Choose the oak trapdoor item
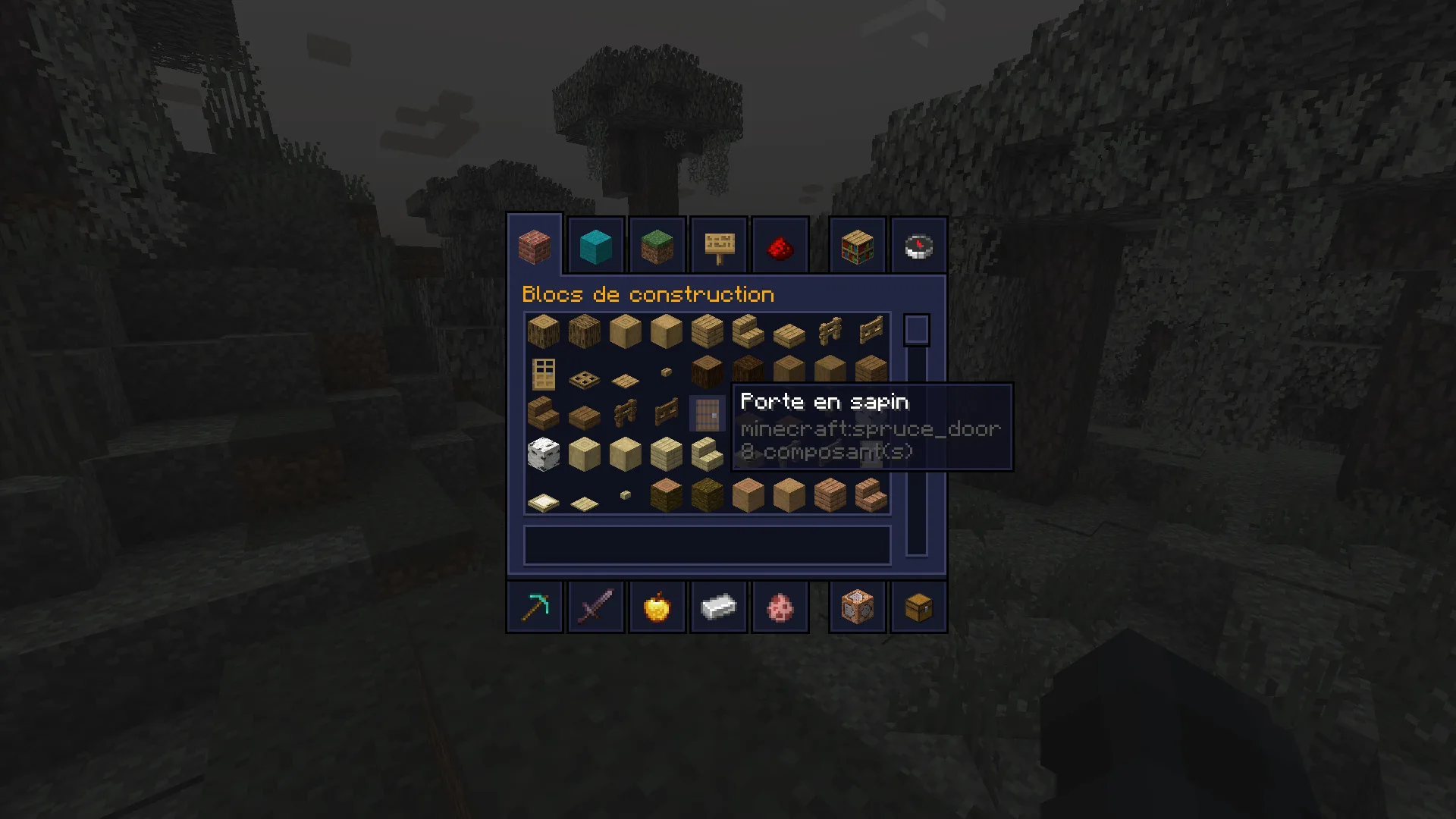1456x819 pixels. 584,378
